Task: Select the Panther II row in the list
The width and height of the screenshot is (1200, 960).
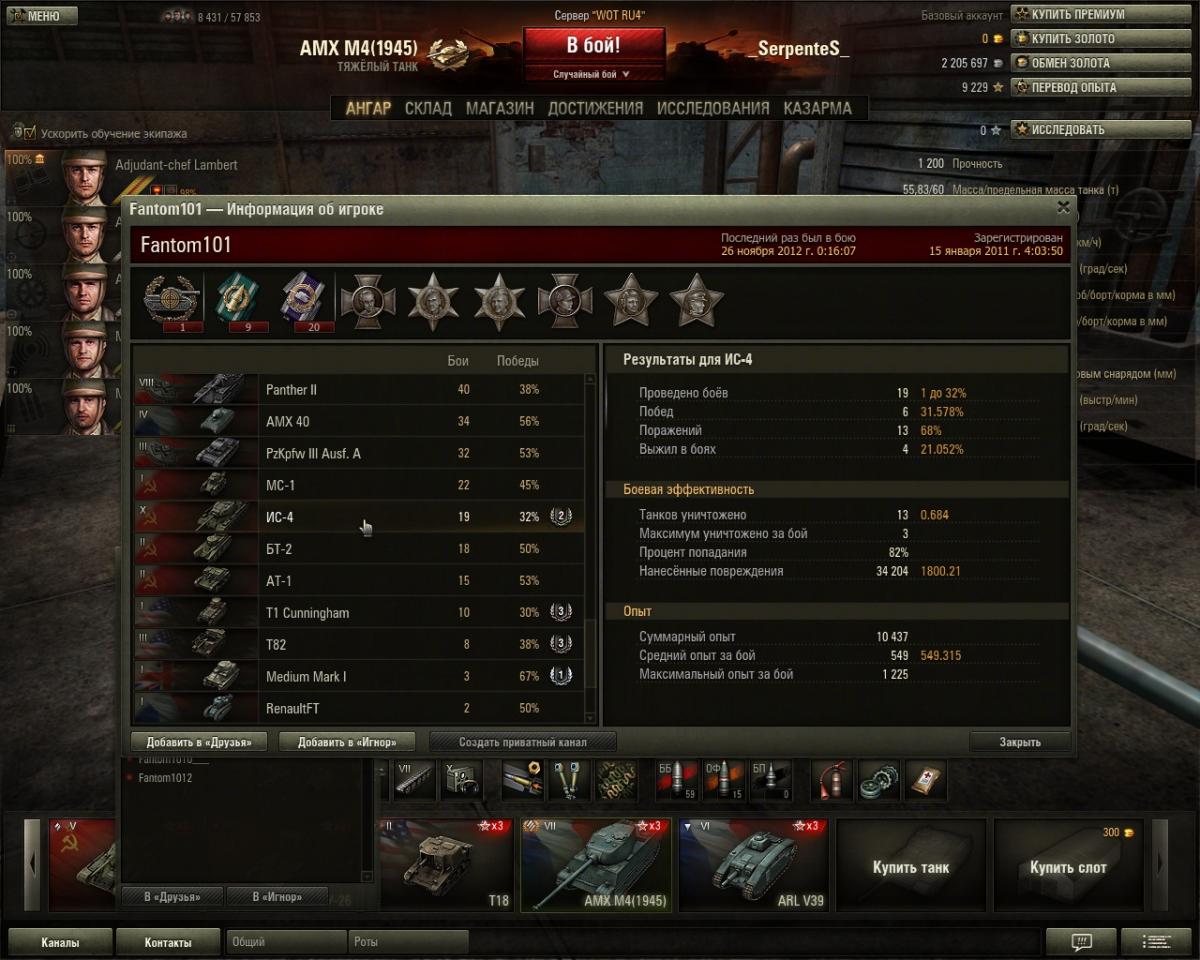Action: pyautogui.click(x=360, y=390)
